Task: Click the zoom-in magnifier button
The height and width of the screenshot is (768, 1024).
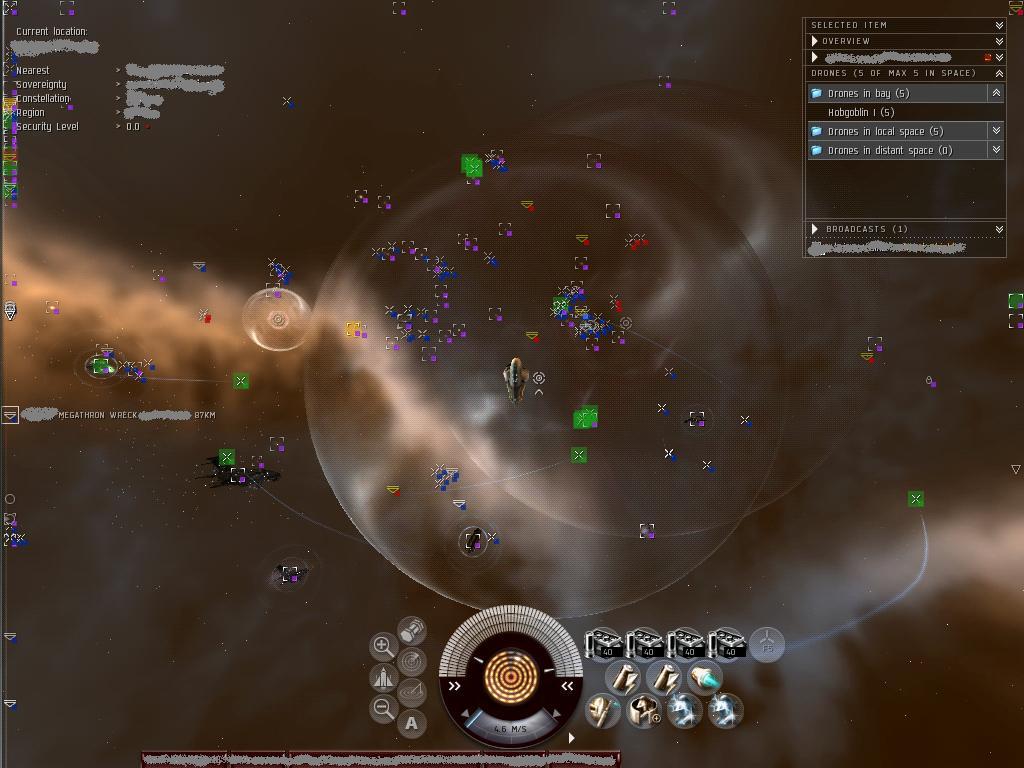Action: [382, 646]
